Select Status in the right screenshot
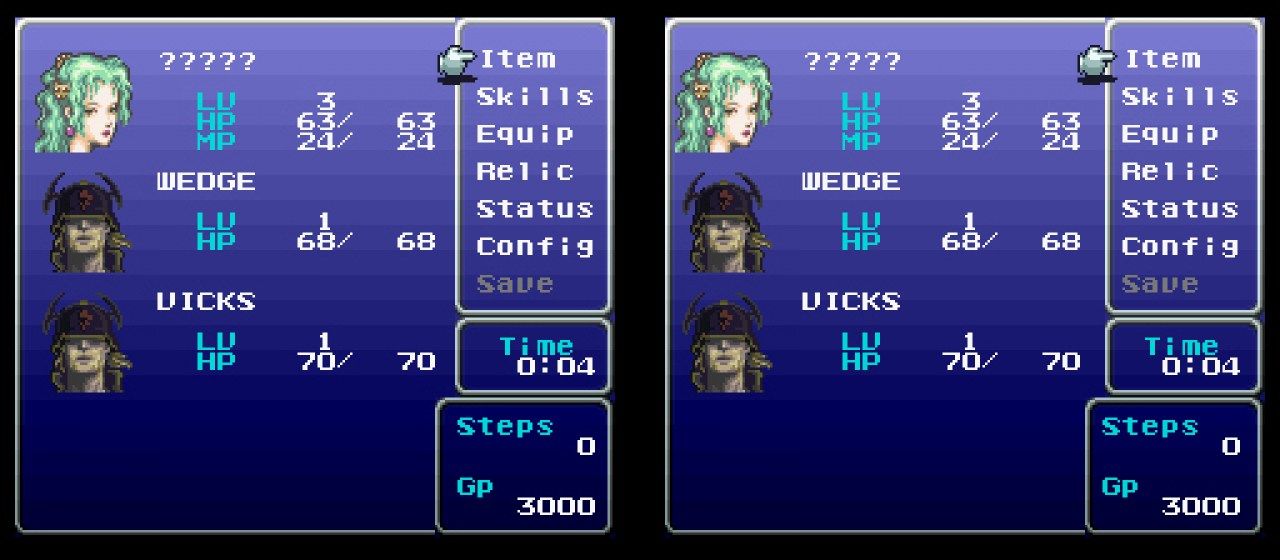Viewport: 1280px width, 560px height. tap(1179, 209)
